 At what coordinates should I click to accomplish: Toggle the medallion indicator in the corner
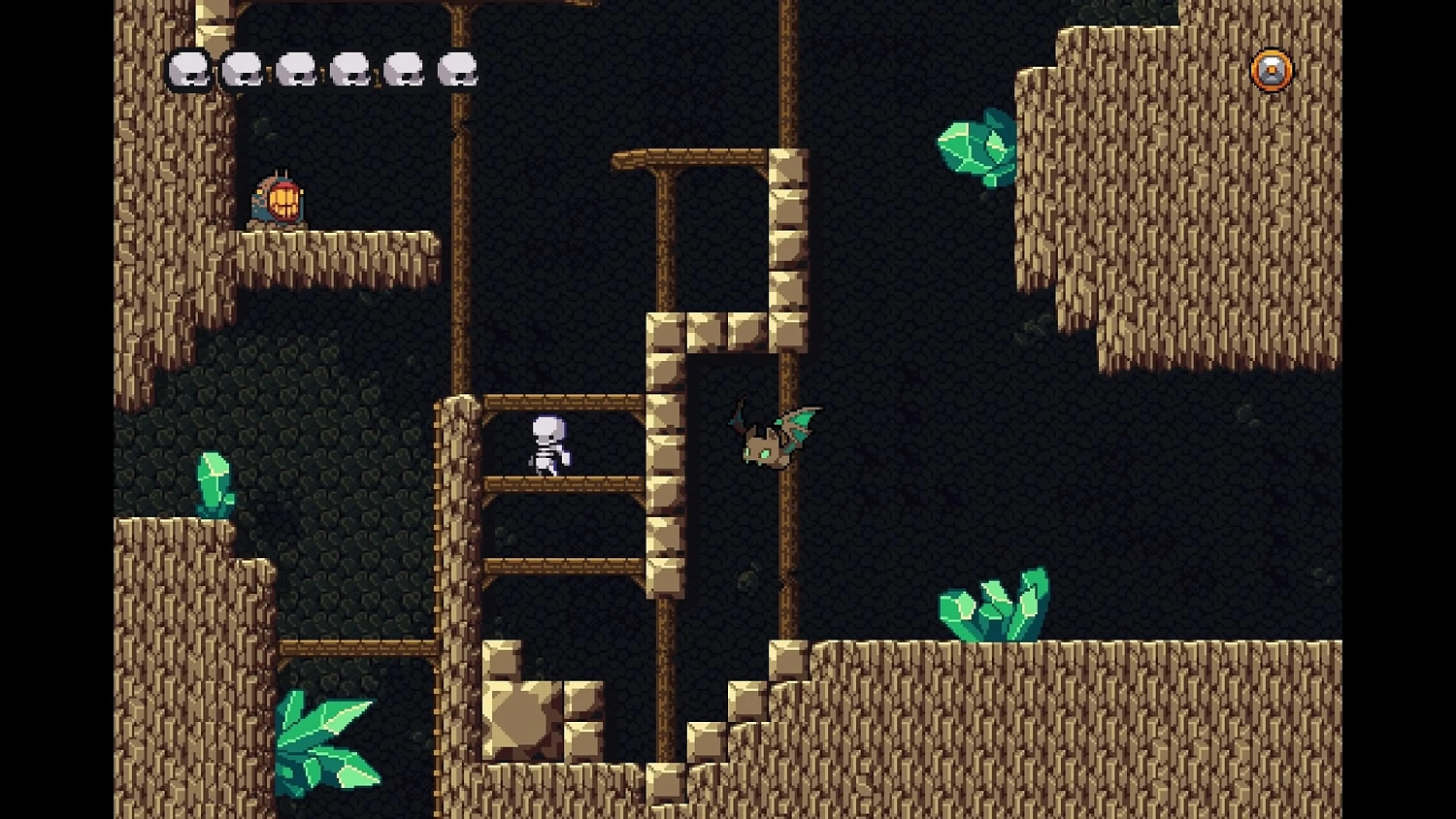(1272, 69)
